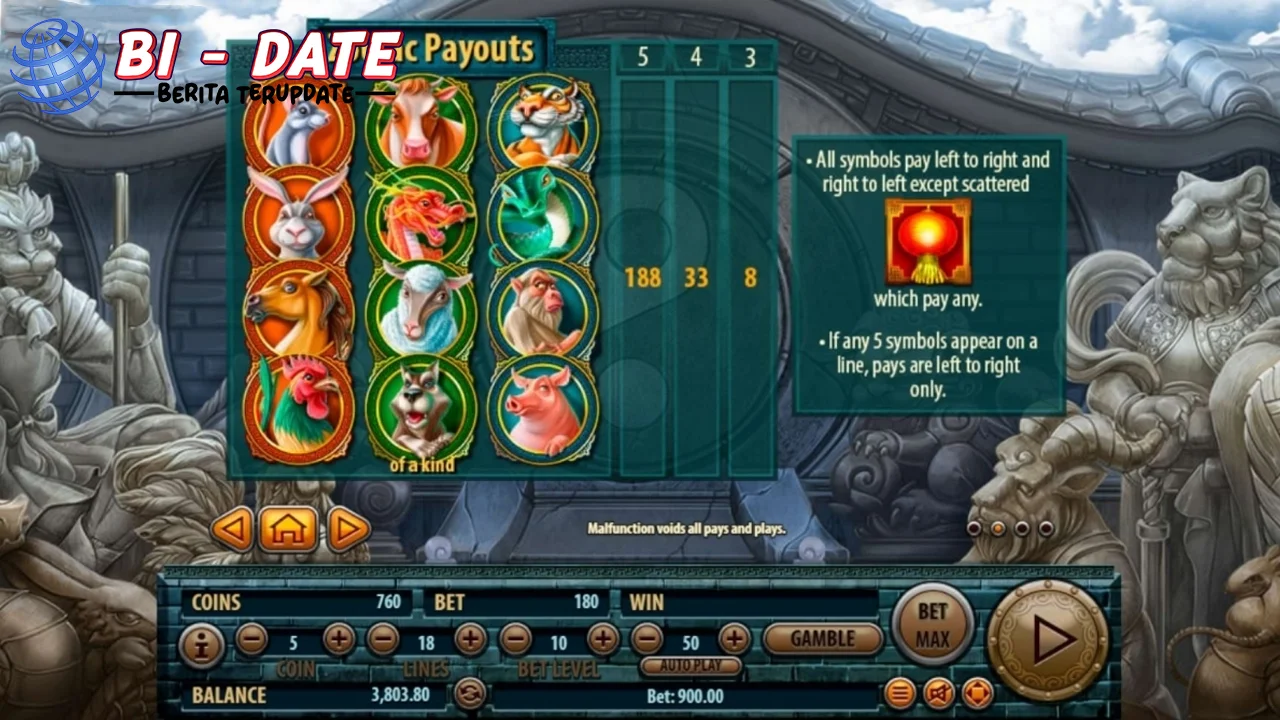Click the Gamble button
The height and width of the screenshot is (720, 1280).
click(x=823, y=638)
